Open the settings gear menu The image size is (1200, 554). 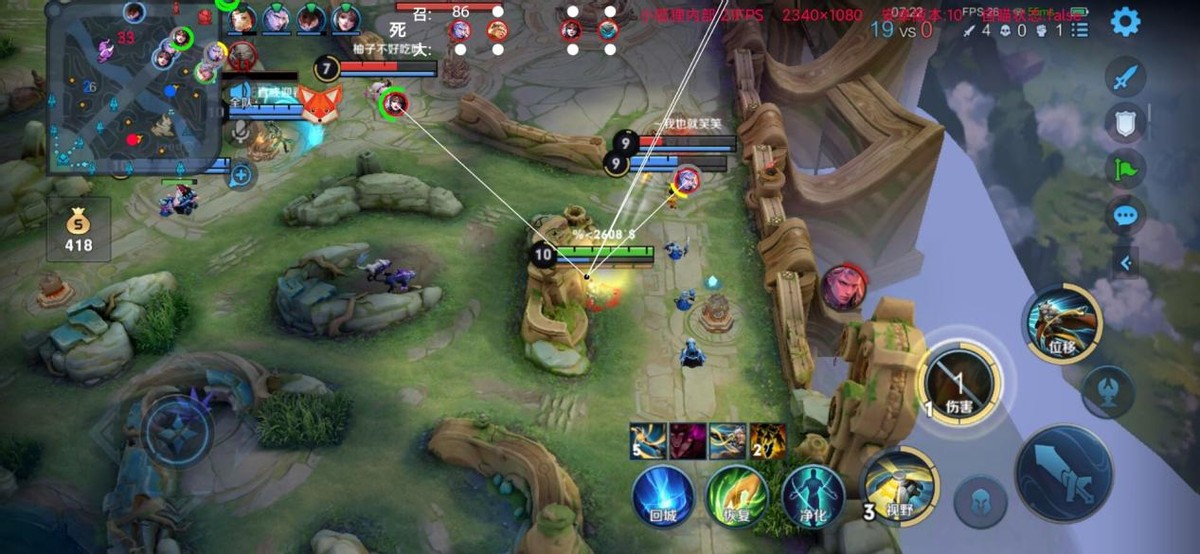[x=1126, y=22]
